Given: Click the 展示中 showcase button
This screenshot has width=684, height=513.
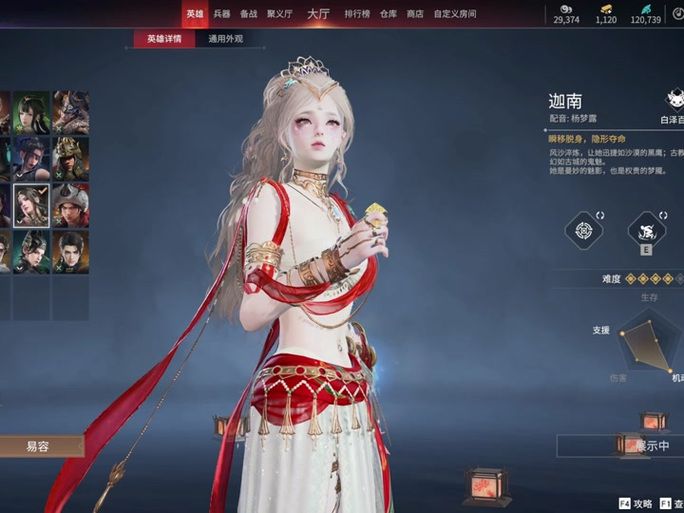Looking at the screenshot, I should [650, 446].
